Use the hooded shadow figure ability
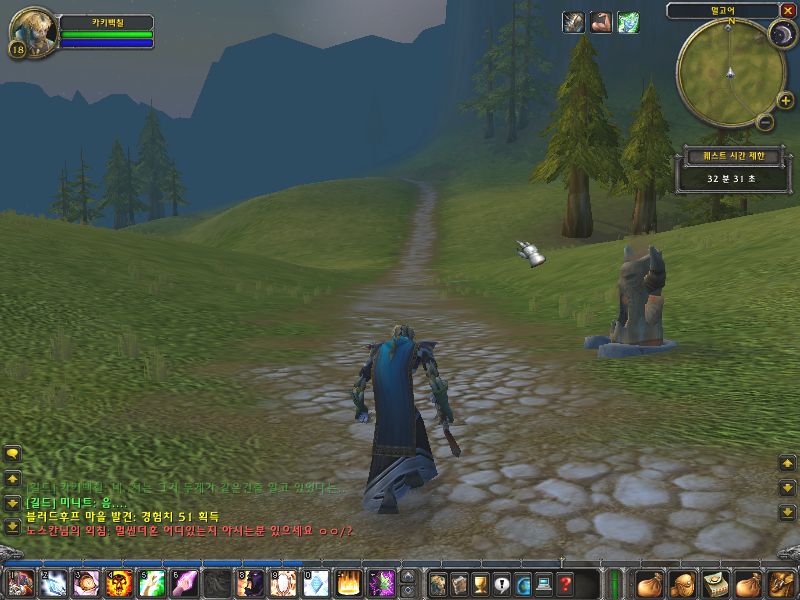Image resolution: width=800 pixels, height=600 pixels. (x=250, y=581)
